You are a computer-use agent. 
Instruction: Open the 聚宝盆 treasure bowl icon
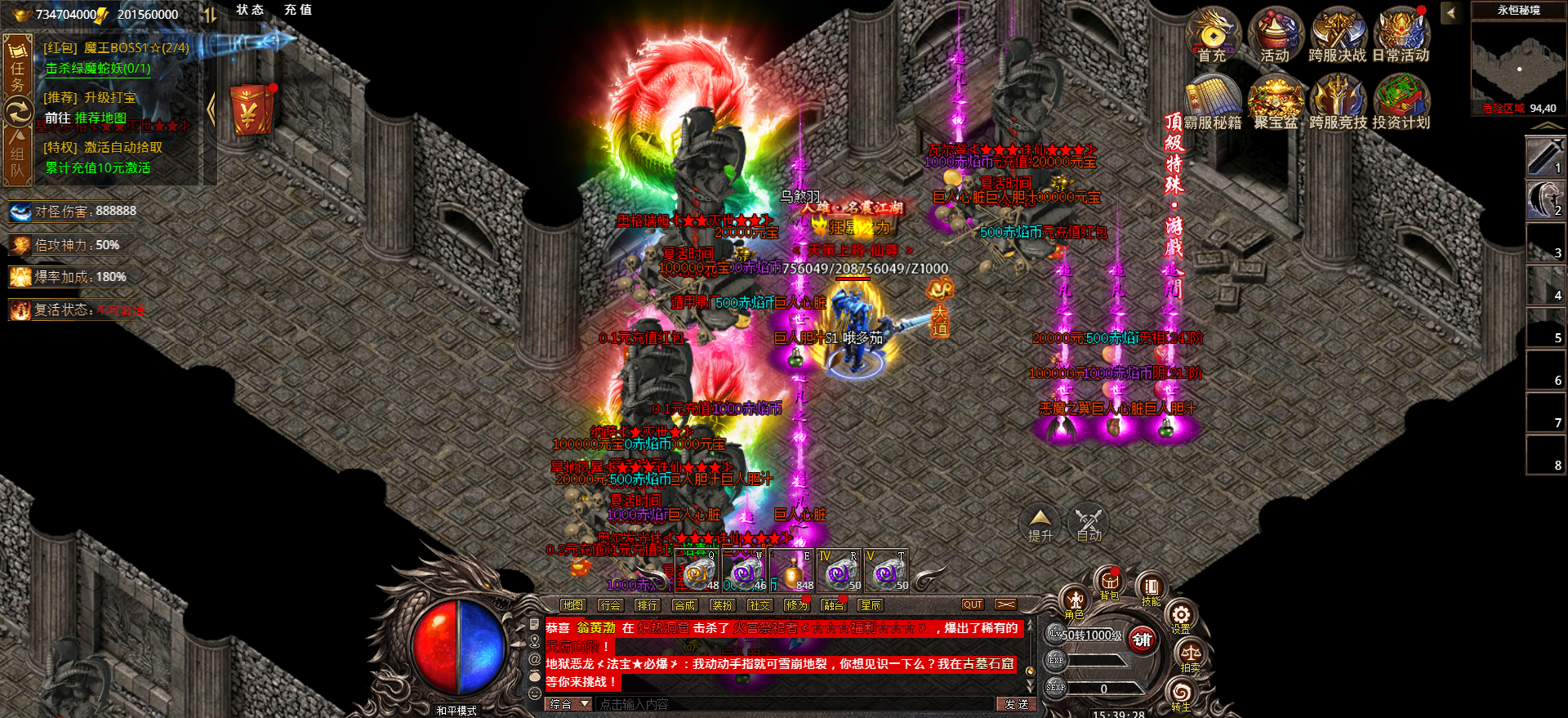(1275, 101)
